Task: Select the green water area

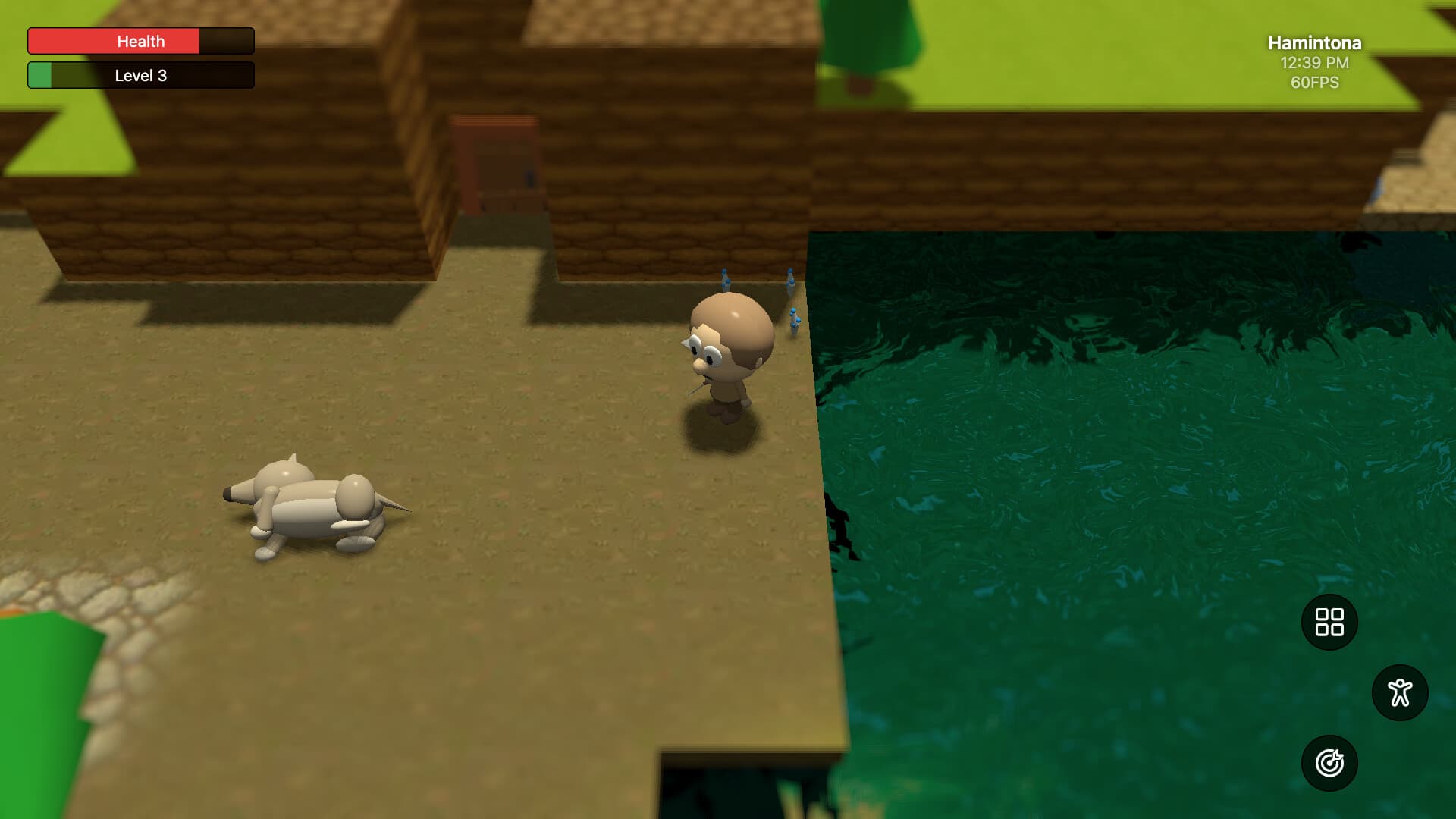Action: pos(1100,493)
